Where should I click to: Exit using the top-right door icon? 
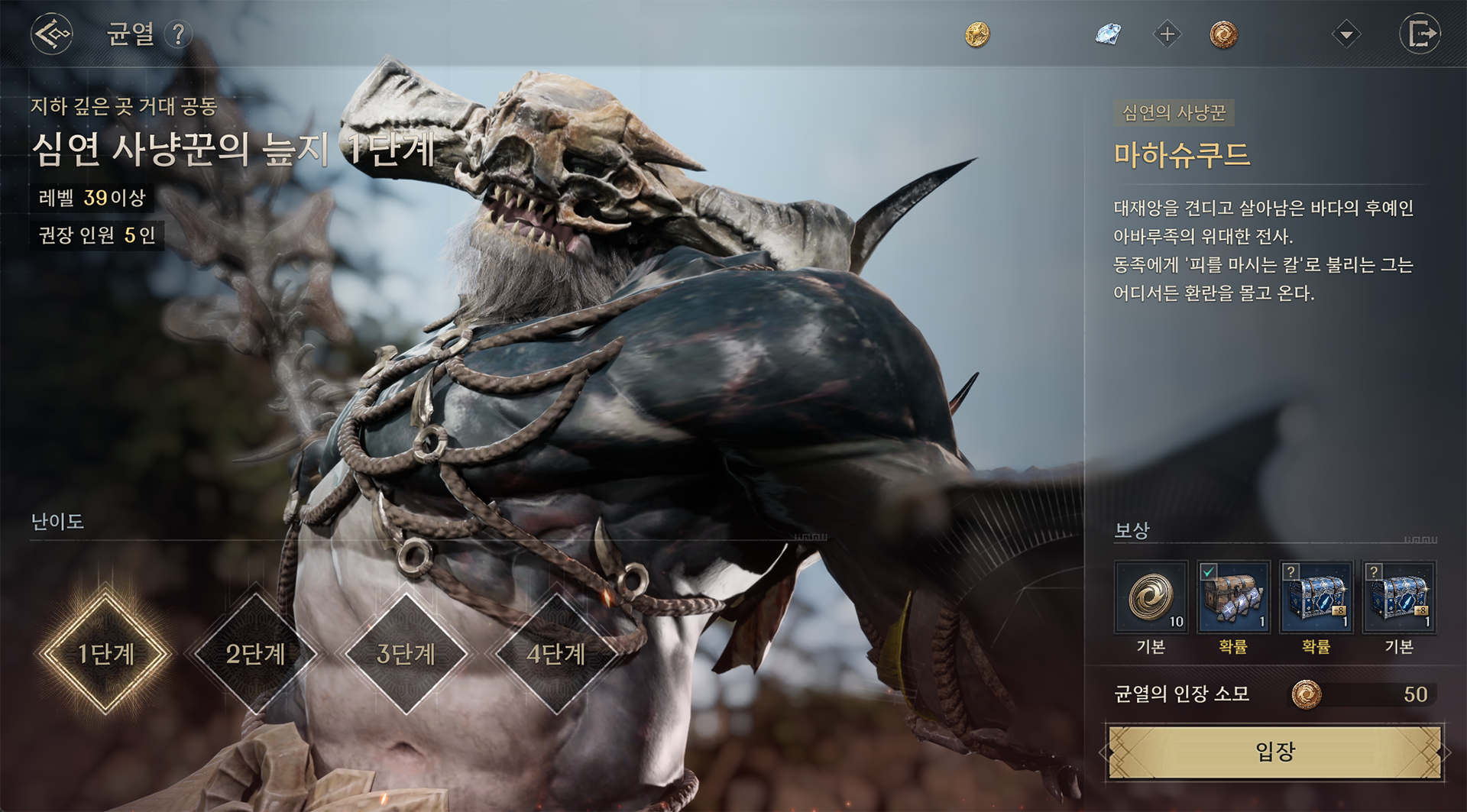[x=1420, y=34]
